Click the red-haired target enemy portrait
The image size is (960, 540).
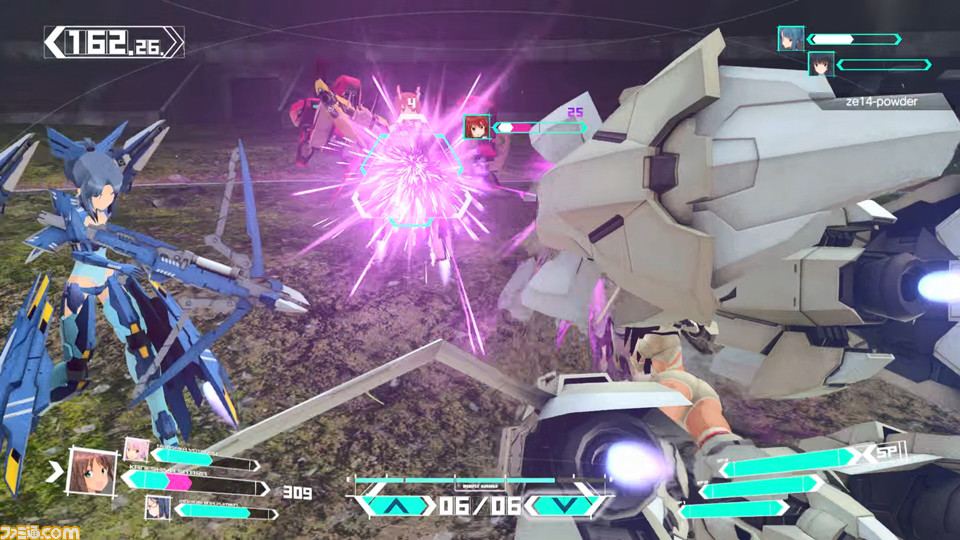[x=476, y=127]
